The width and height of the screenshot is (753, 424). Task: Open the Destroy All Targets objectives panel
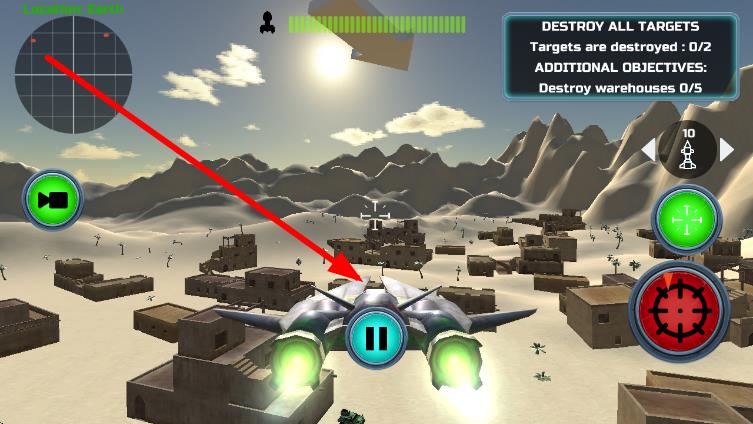(619, 56)
